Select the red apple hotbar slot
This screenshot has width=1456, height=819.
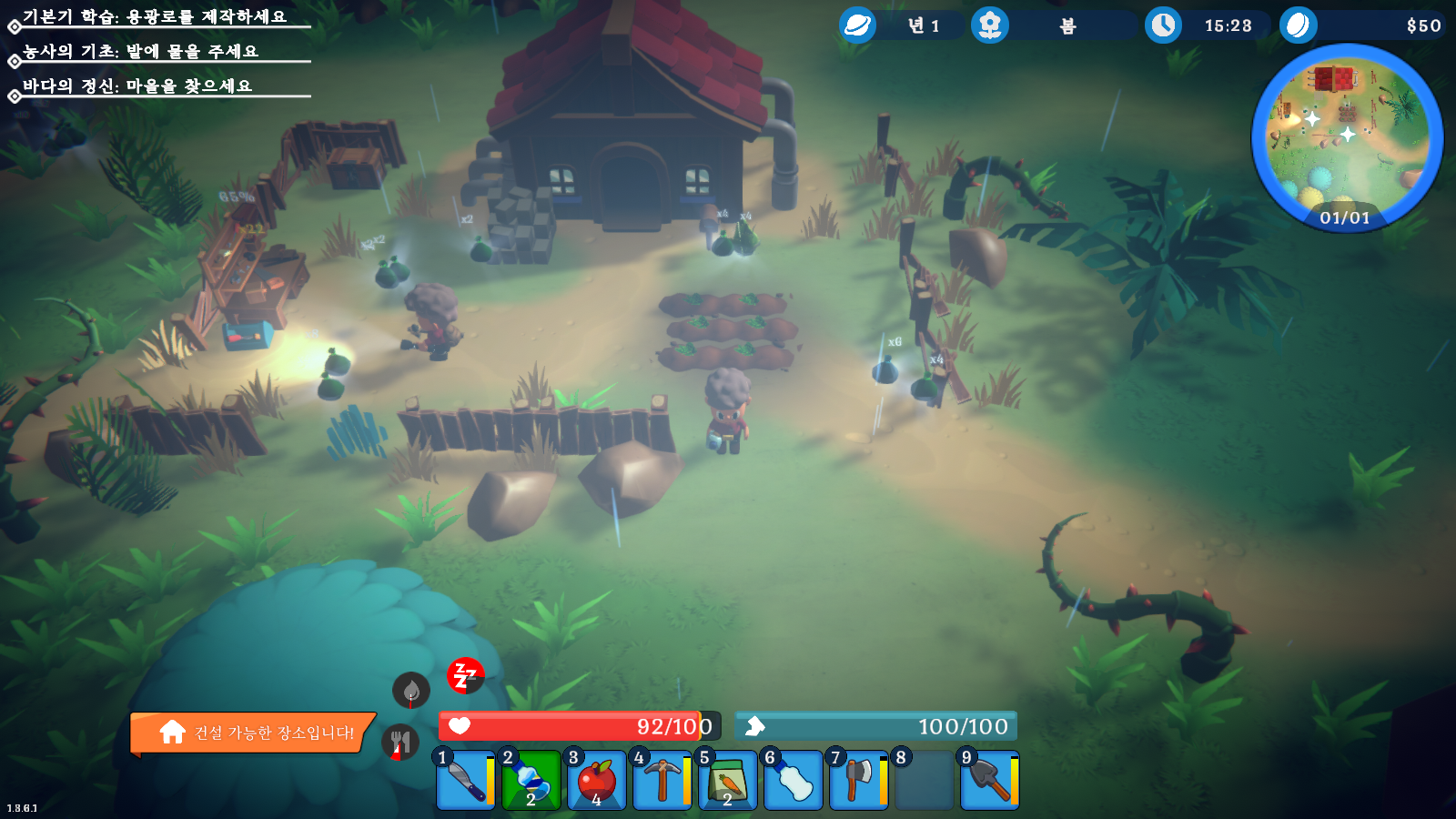pos(597,780)
